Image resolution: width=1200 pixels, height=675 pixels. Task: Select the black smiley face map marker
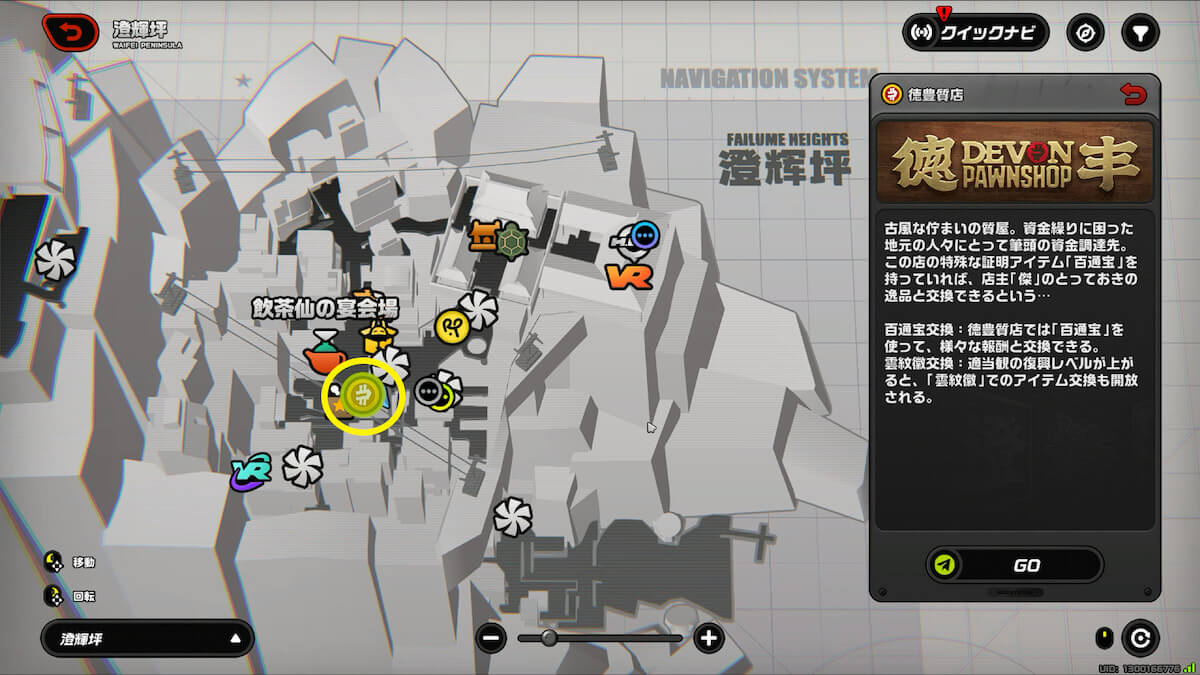(x=430, y=390)
